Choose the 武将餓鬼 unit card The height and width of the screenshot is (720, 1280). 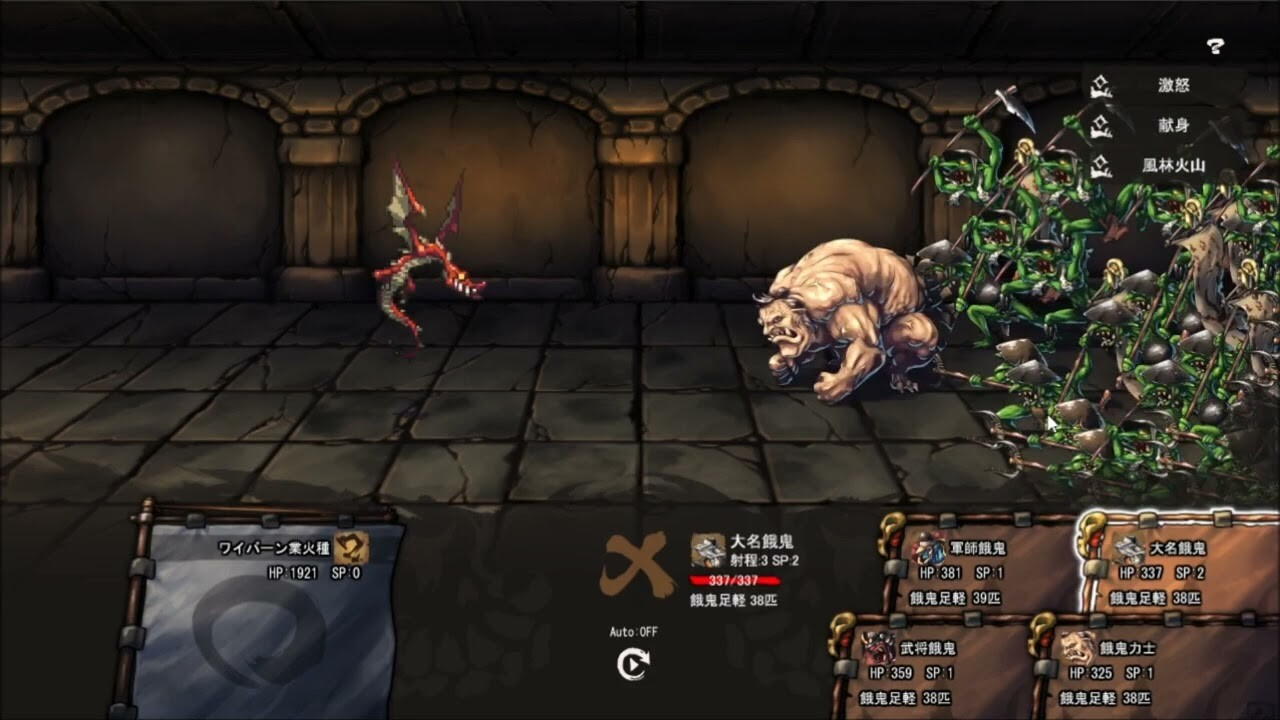click(925, 665)
